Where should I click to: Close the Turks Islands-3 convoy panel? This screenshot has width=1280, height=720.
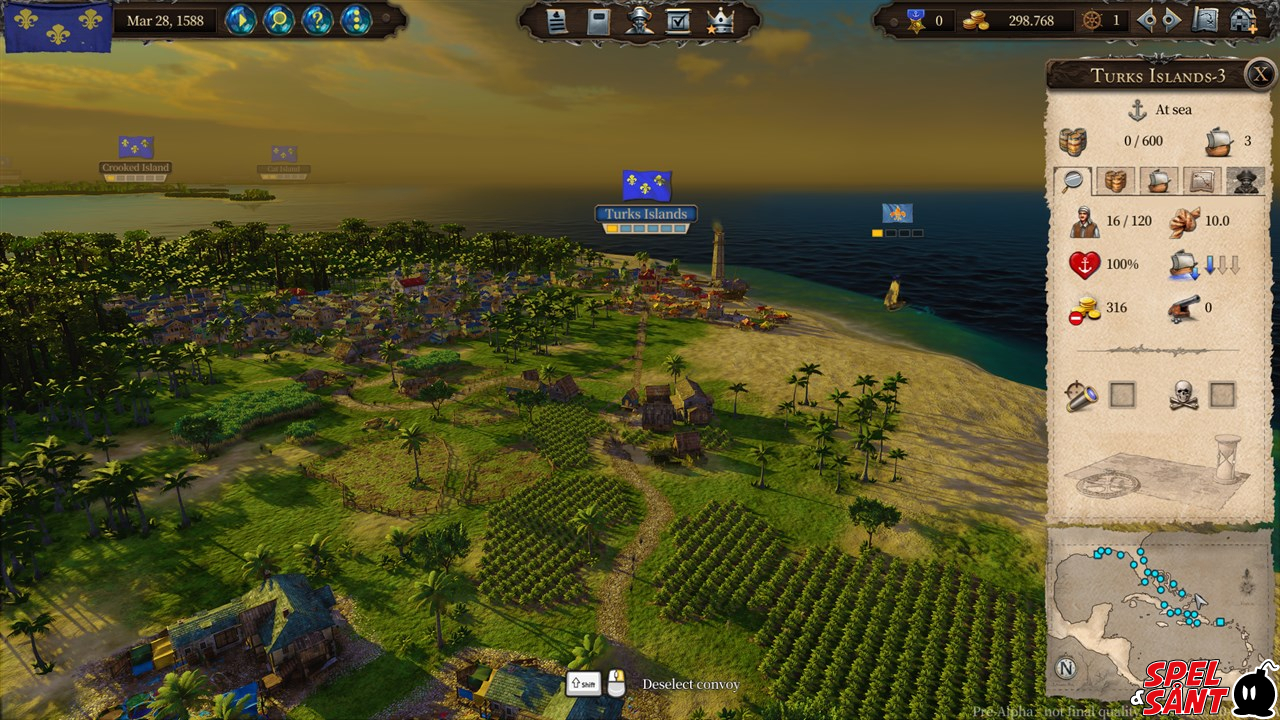[1261, 74]
